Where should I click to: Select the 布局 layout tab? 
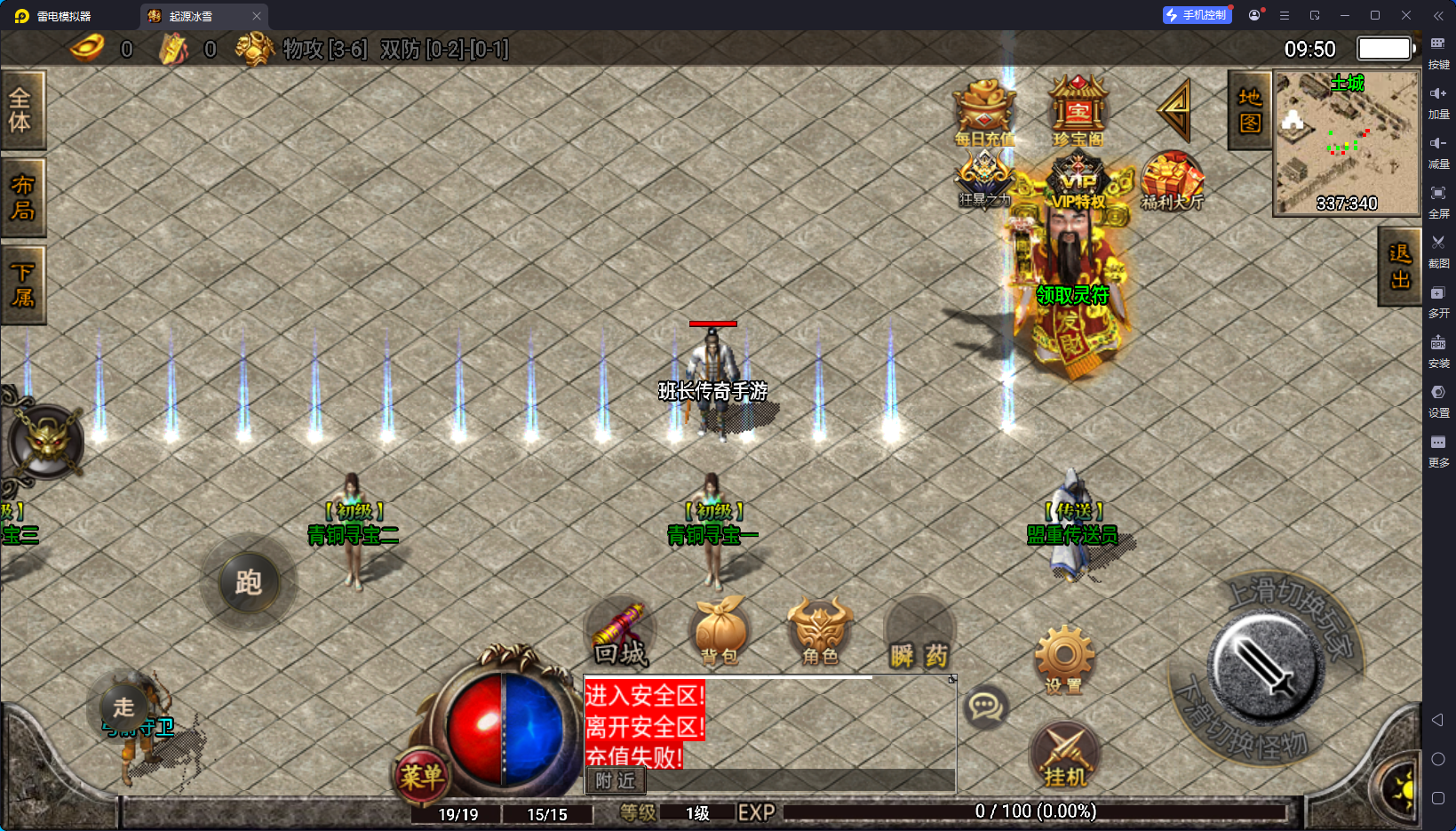click(x=21, y=197)
